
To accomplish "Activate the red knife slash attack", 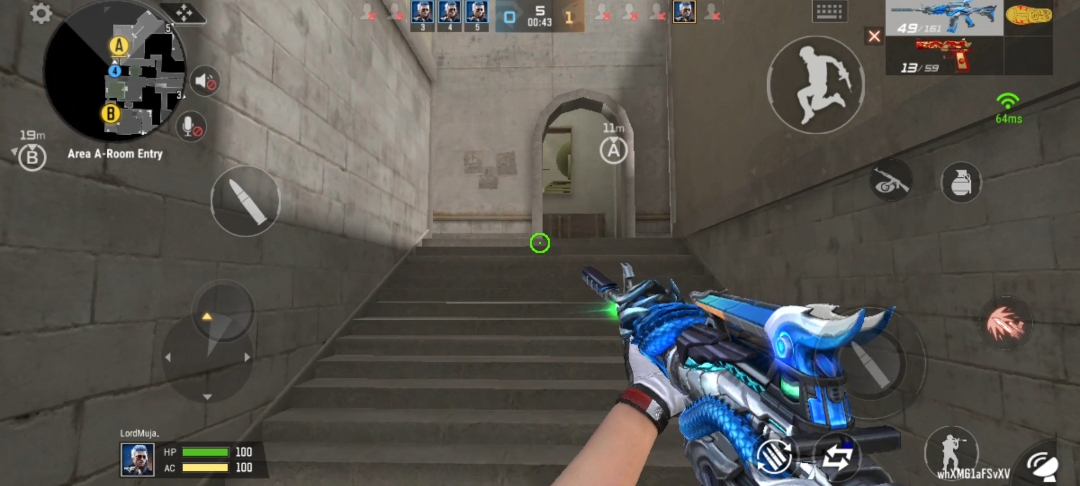I will coord(1004,323).
